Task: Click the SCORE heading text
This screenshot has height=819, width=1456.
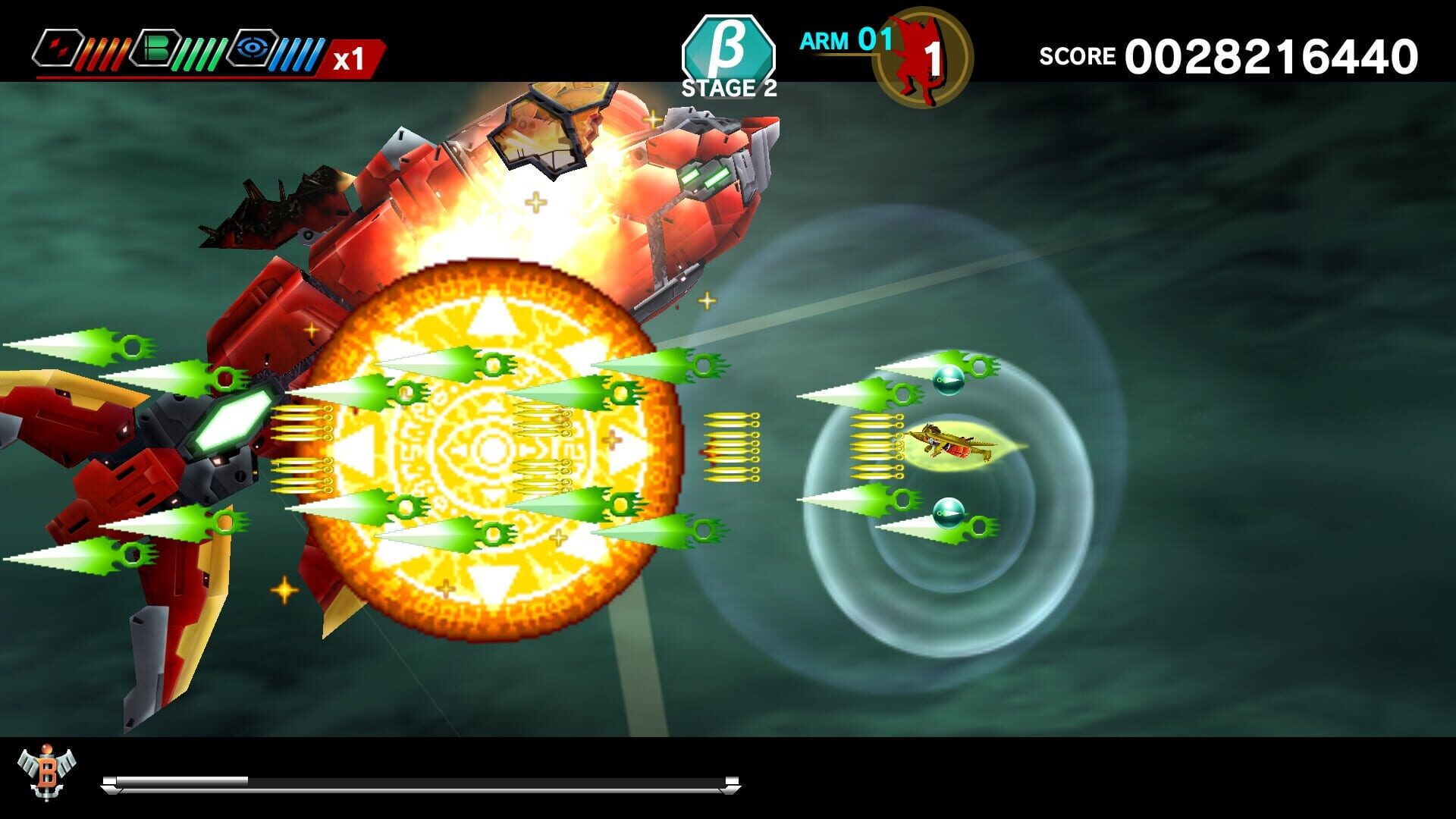Action: pos(1077,55)
